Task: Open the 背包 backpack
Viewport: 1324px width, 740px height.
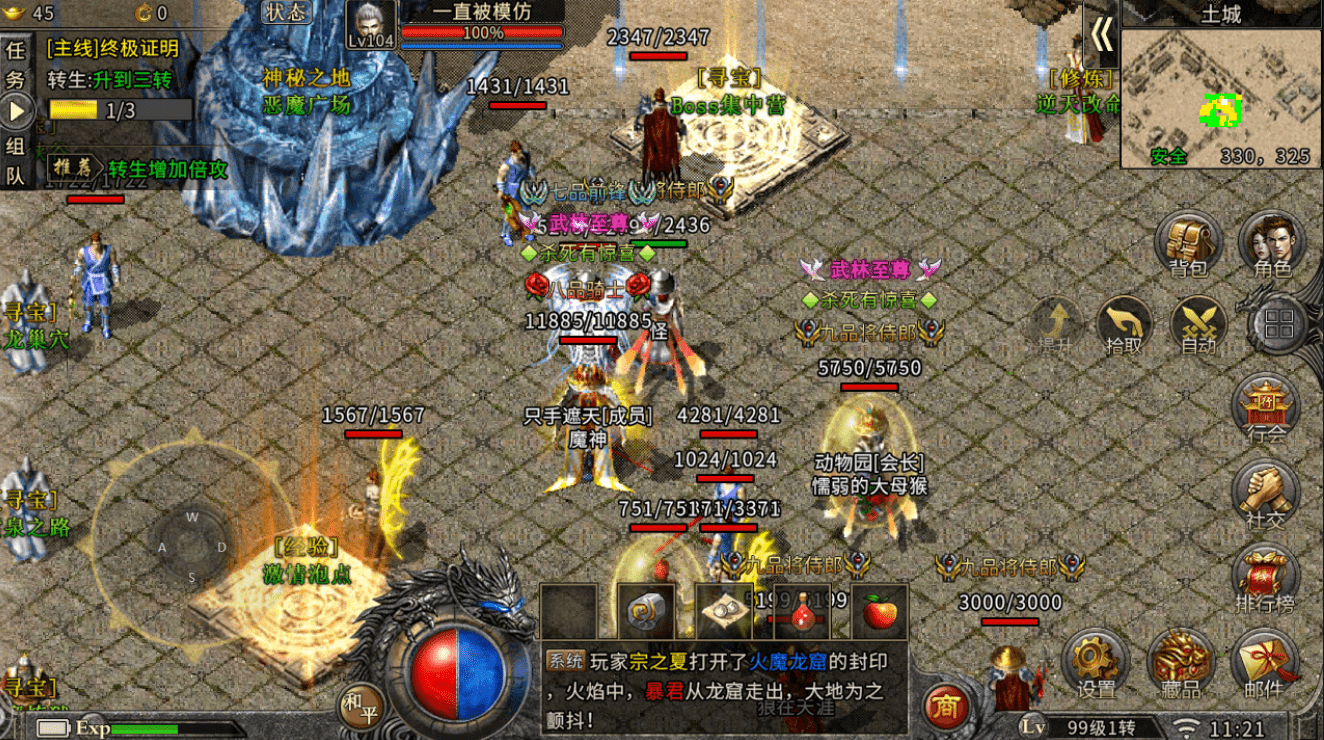Action: [x=1189, y=244]
